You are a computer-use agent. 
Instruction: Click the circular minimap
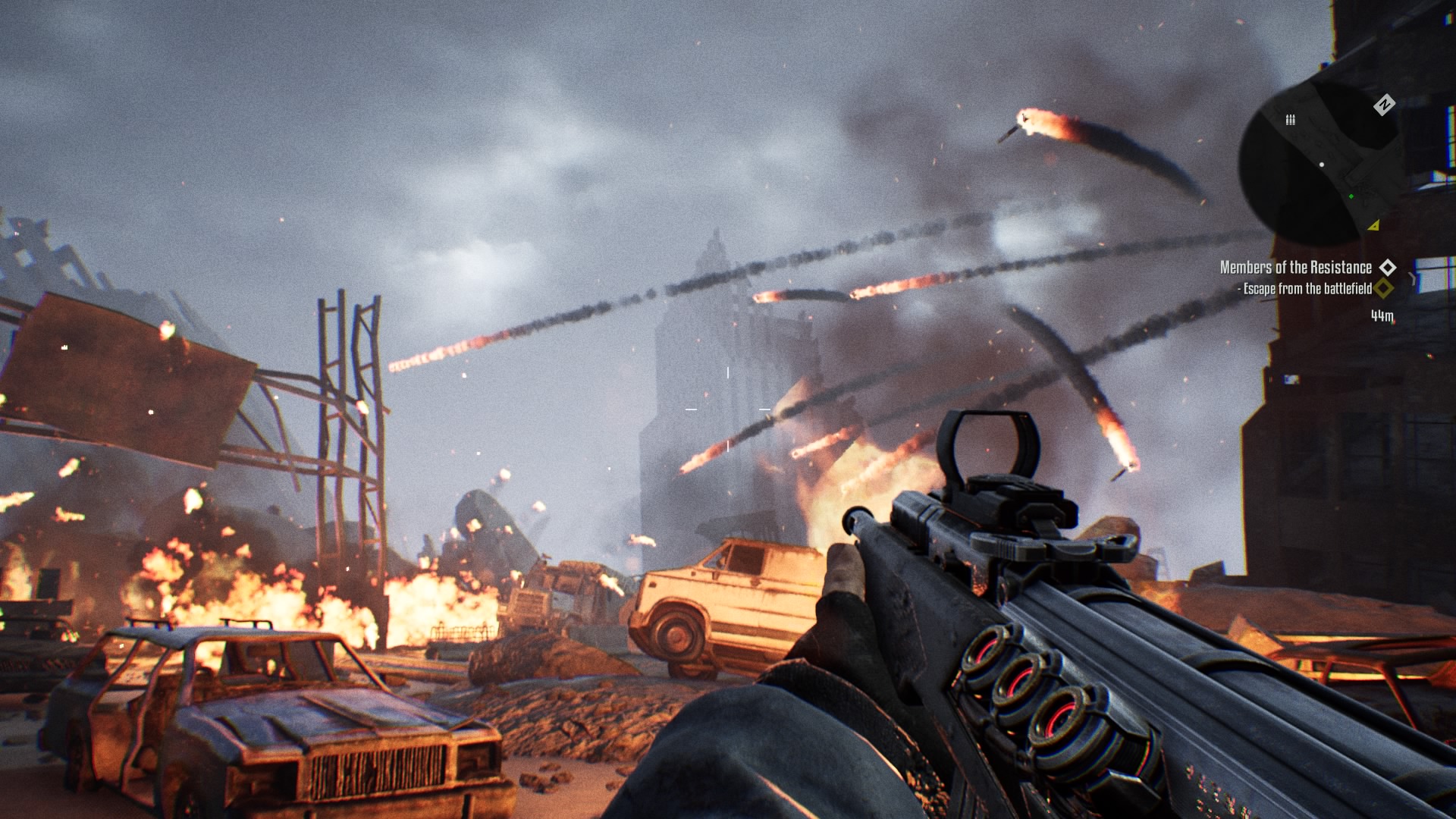1322,164
